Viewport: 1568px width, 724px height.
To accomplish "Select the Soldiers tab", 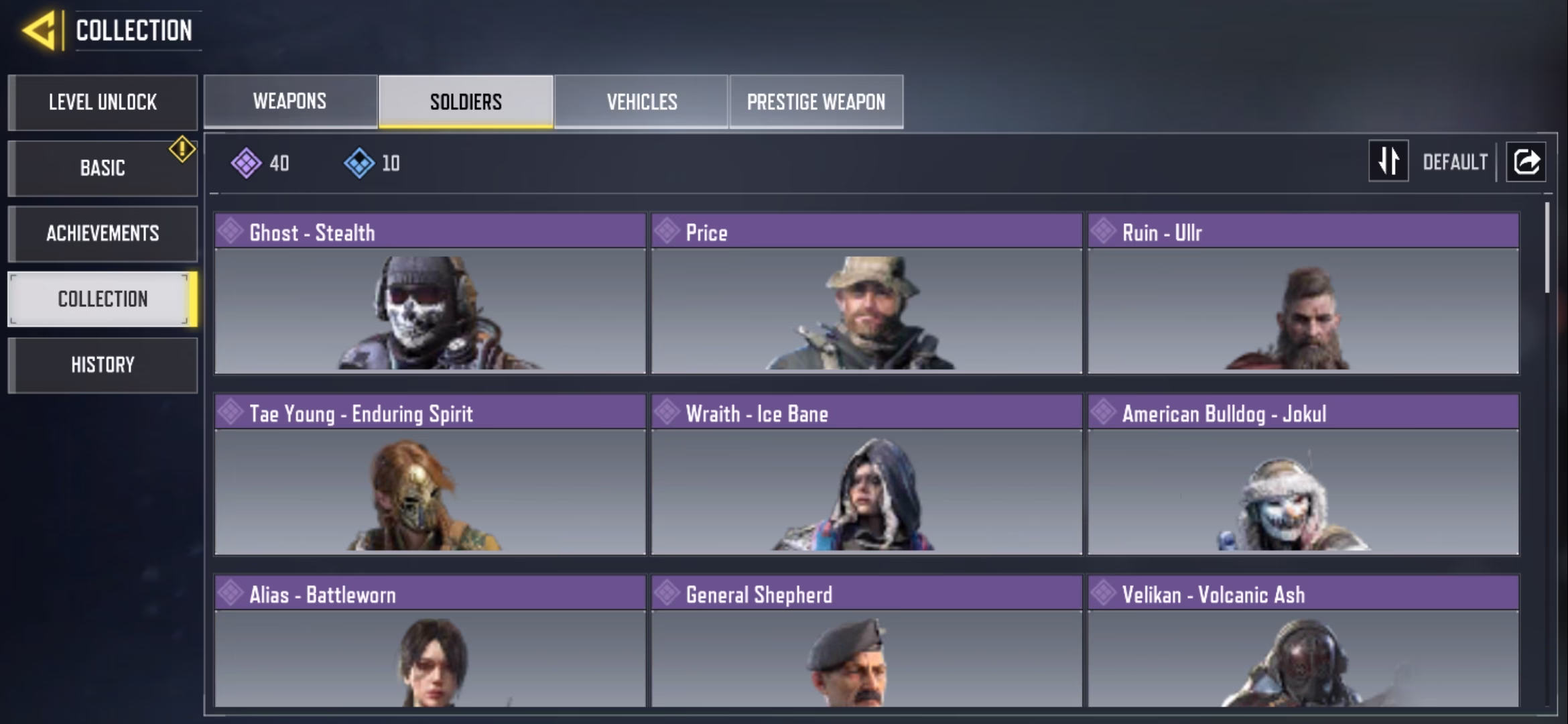I will coord(466,101).
